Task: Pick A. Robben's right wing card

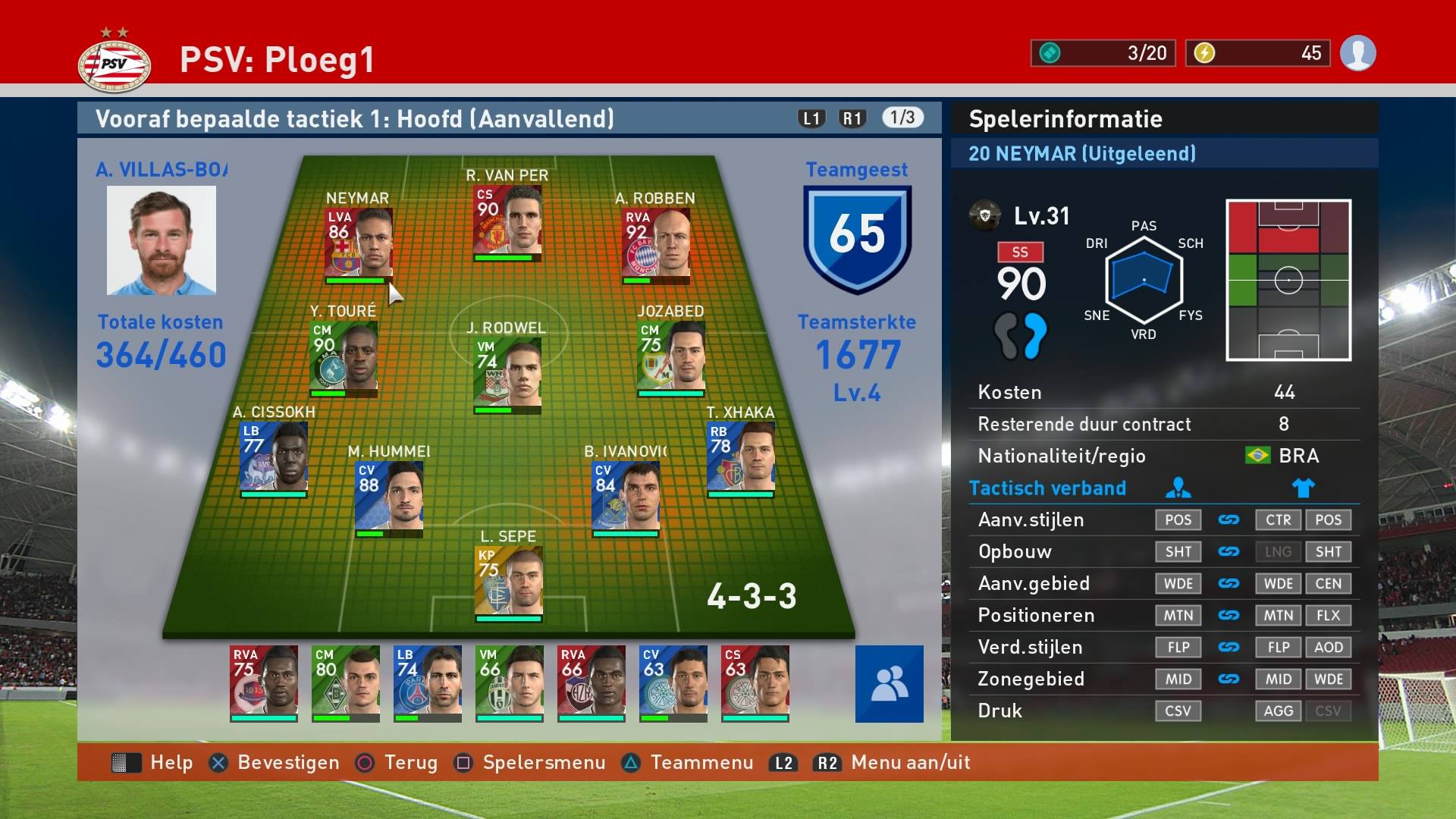Action: [656, 243]
